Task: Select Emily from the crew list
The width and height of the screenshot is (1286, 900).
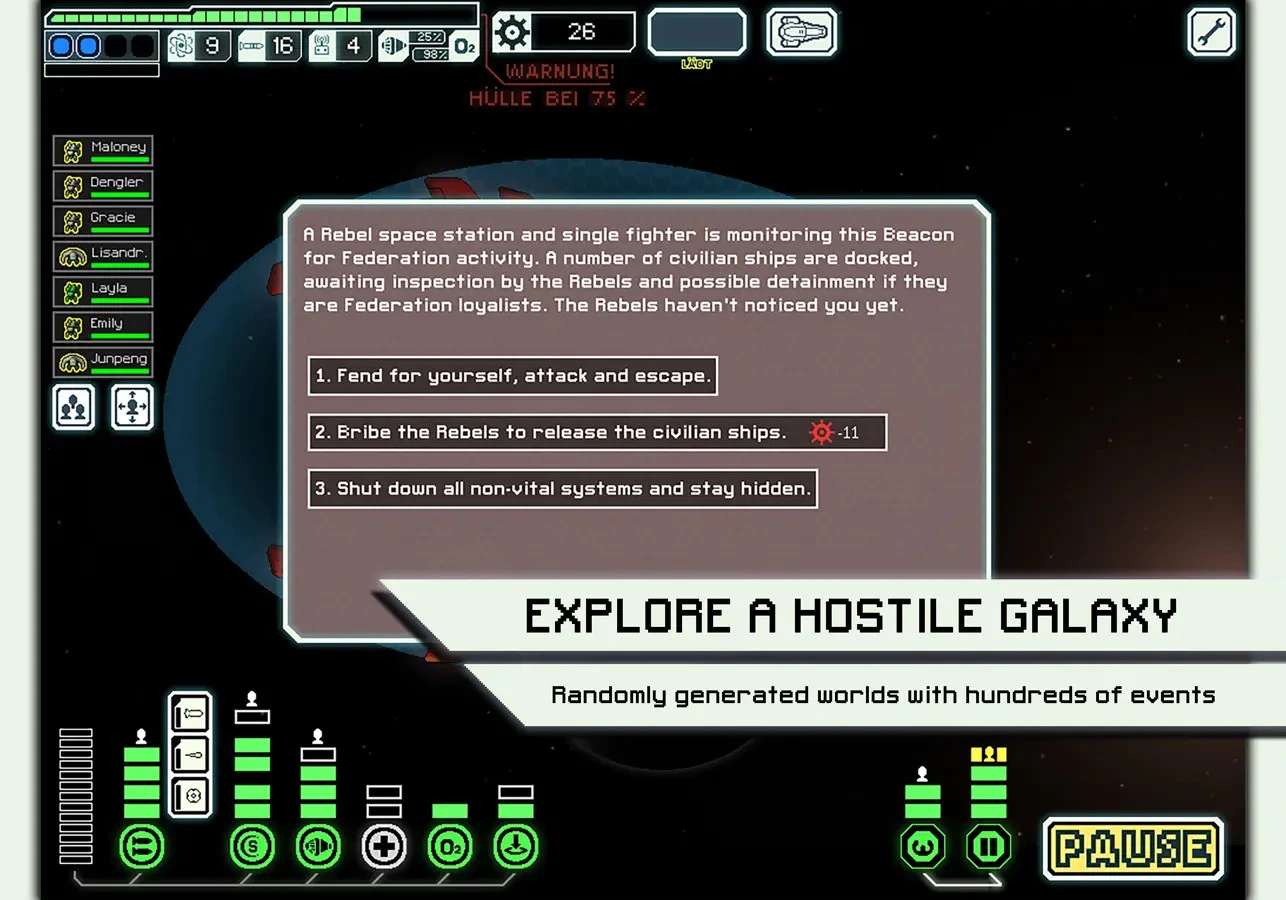Action: click(x=103, y=327)
